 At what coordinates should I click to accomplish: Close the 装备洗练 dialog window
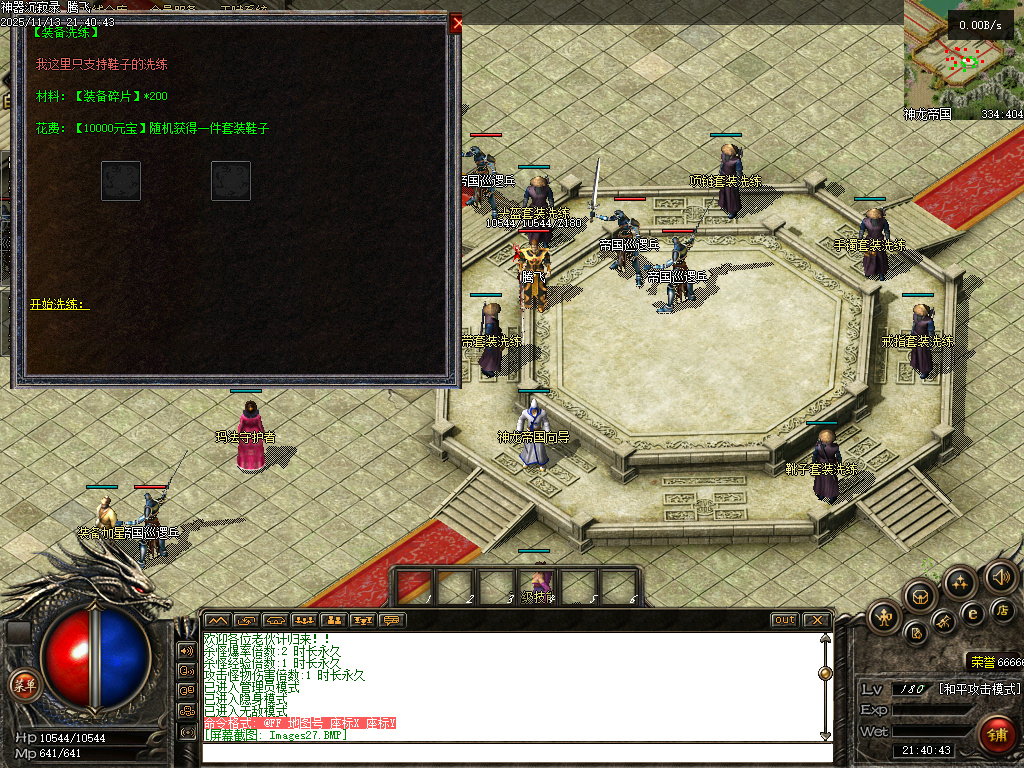click(x=456, y=23)
